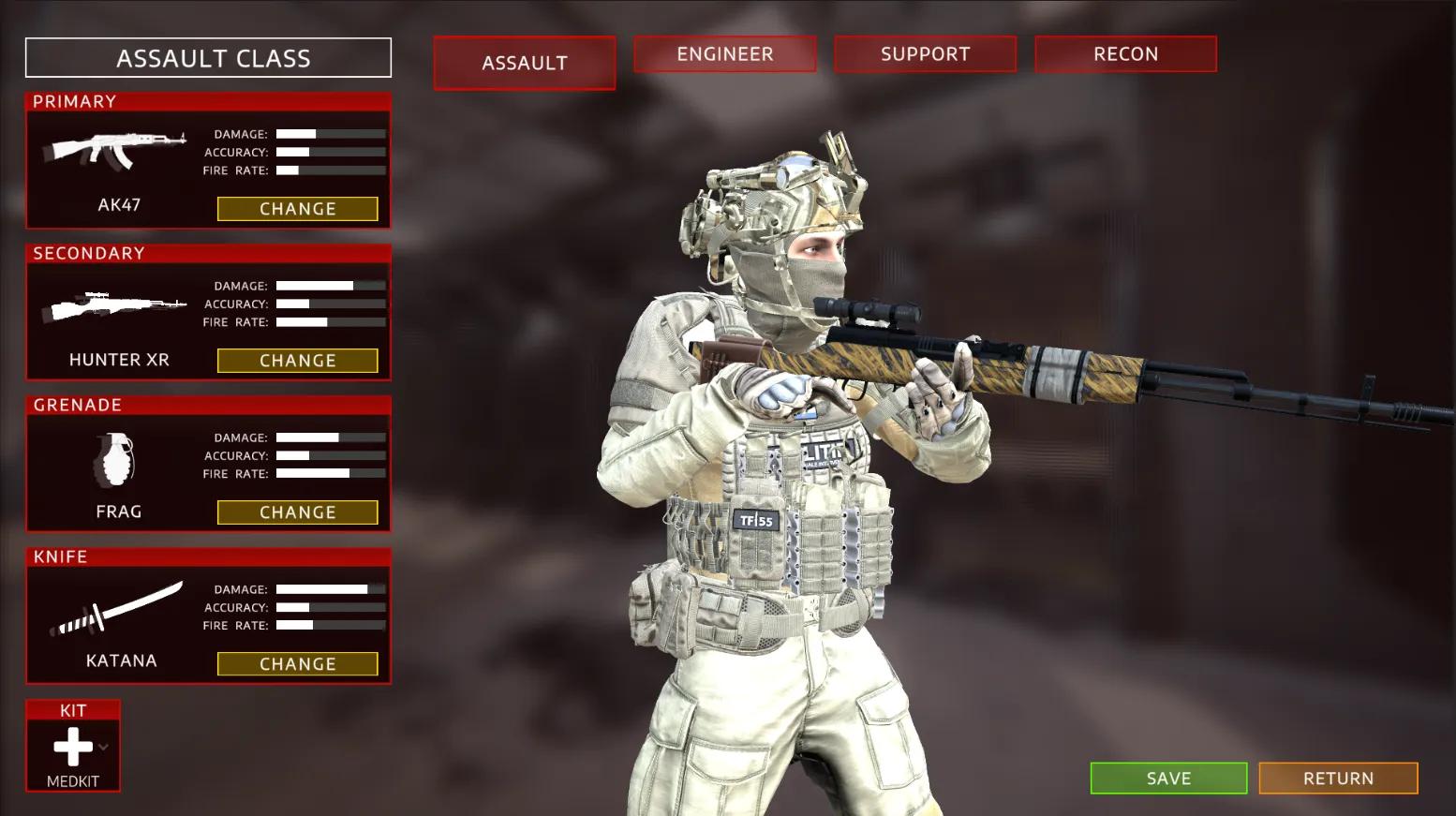Screen dimensions: 1456x816
Task: Click the katana accuracy bar
Action: (328, 607)
